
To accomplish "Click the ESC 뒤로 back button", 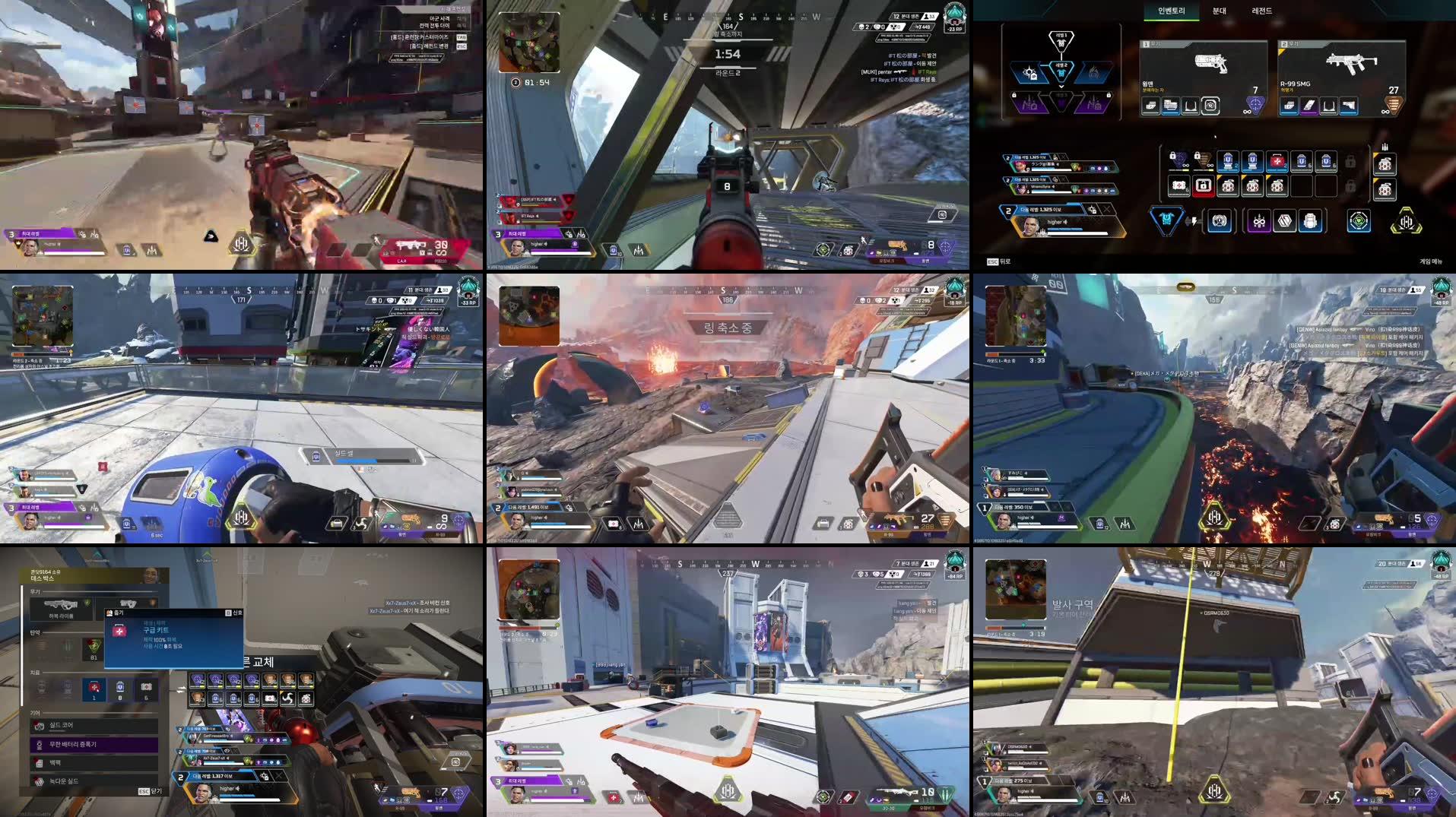I will click(x=1001, y=260).
